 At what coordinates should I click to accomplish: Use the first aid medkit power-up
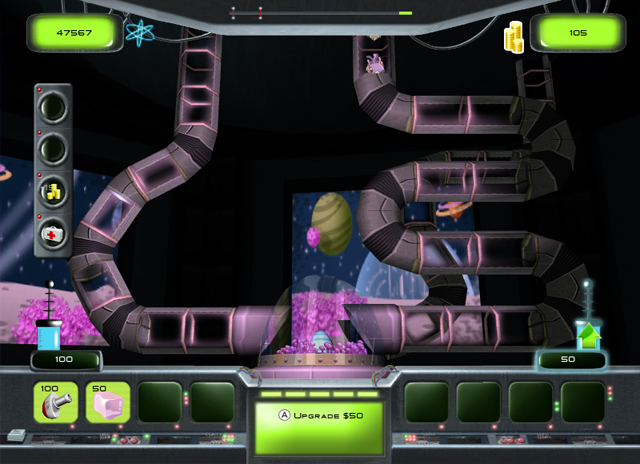[x=54, y=235]
